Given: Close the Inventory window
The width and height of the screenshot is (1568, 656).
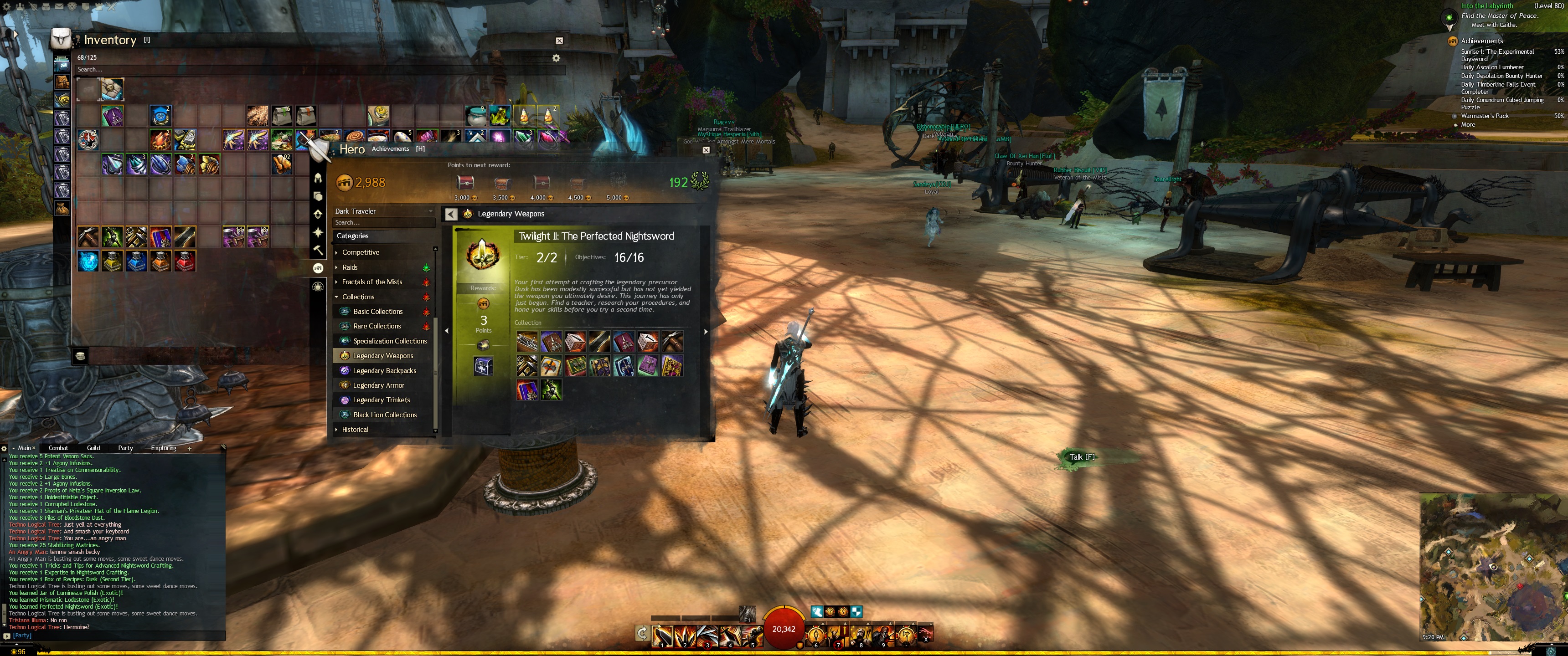Looking at the screenshot, I should [559, 41].
